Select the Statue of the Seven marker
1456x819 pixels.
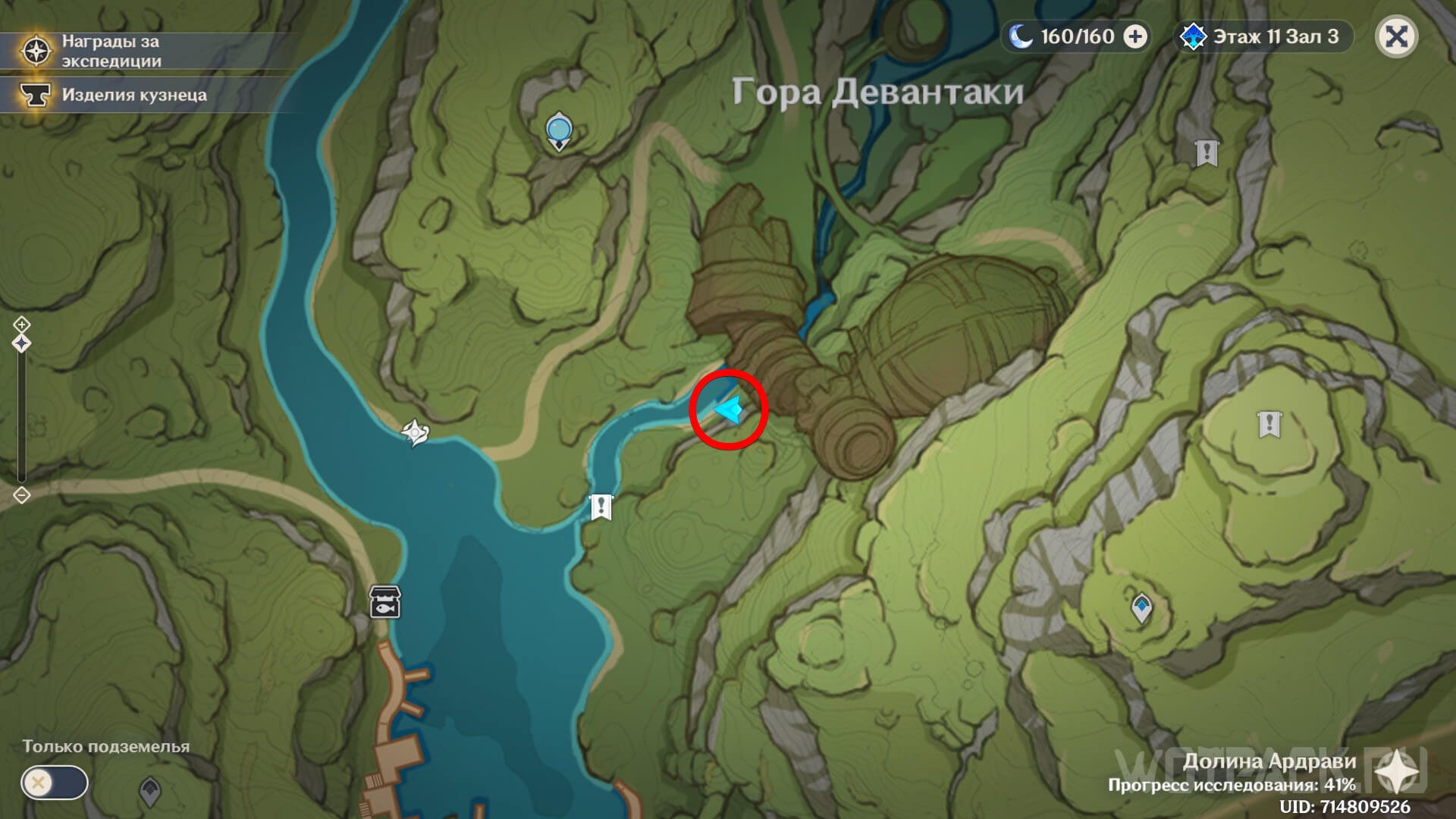click(559, 130)
